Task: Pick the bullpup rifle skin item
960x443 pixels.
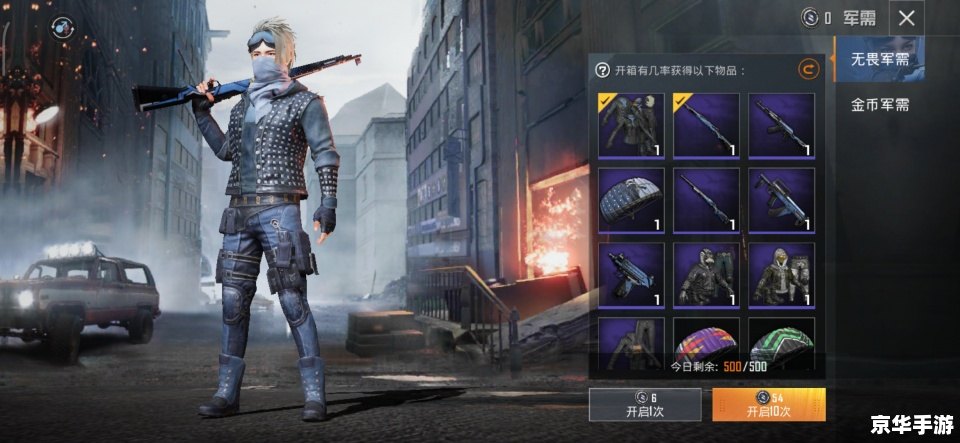Action: click(x=781, y=200)
